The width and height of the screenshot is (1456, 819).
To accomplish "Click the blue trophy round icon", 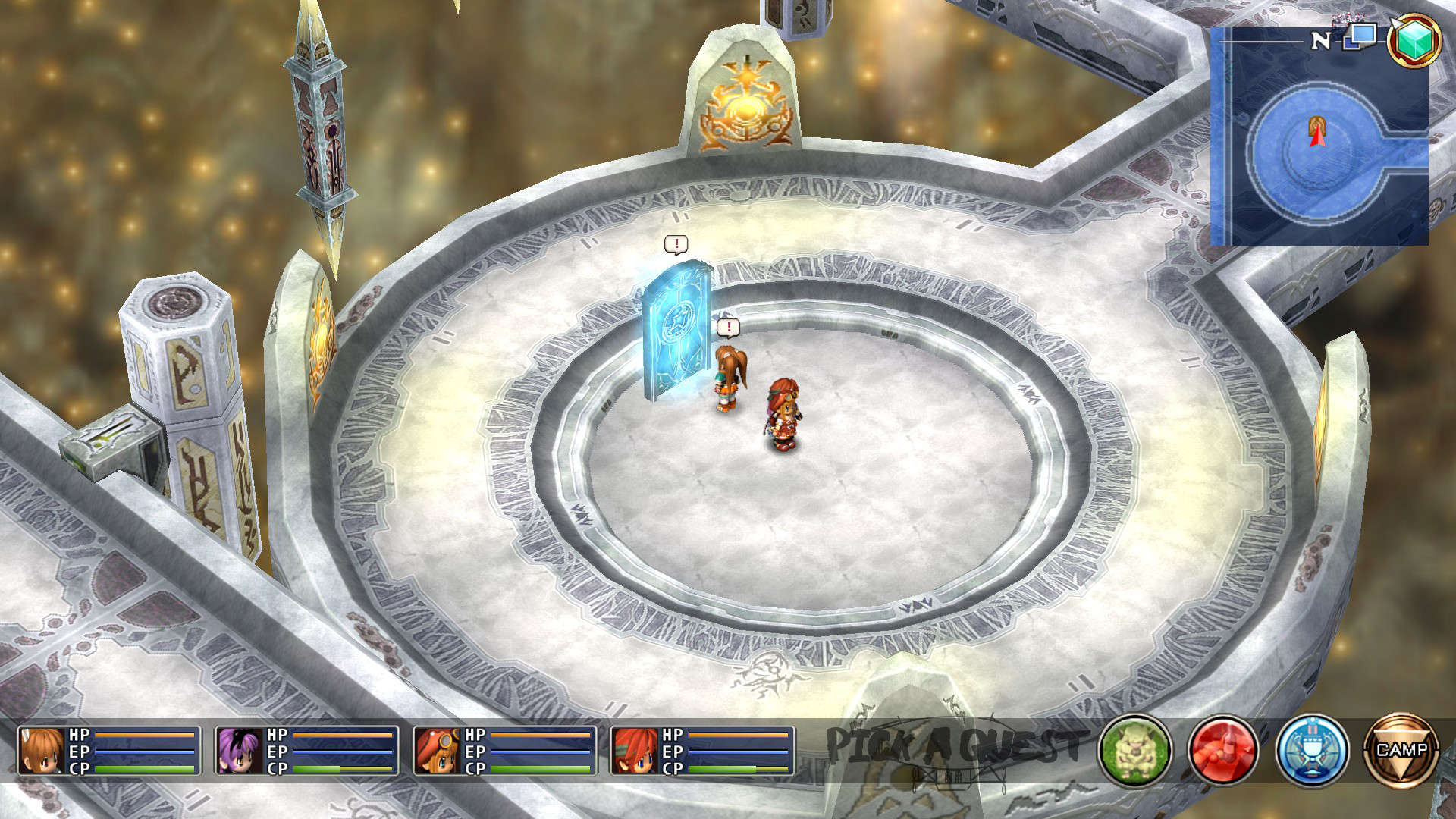I will click(x=1311, y=750).
